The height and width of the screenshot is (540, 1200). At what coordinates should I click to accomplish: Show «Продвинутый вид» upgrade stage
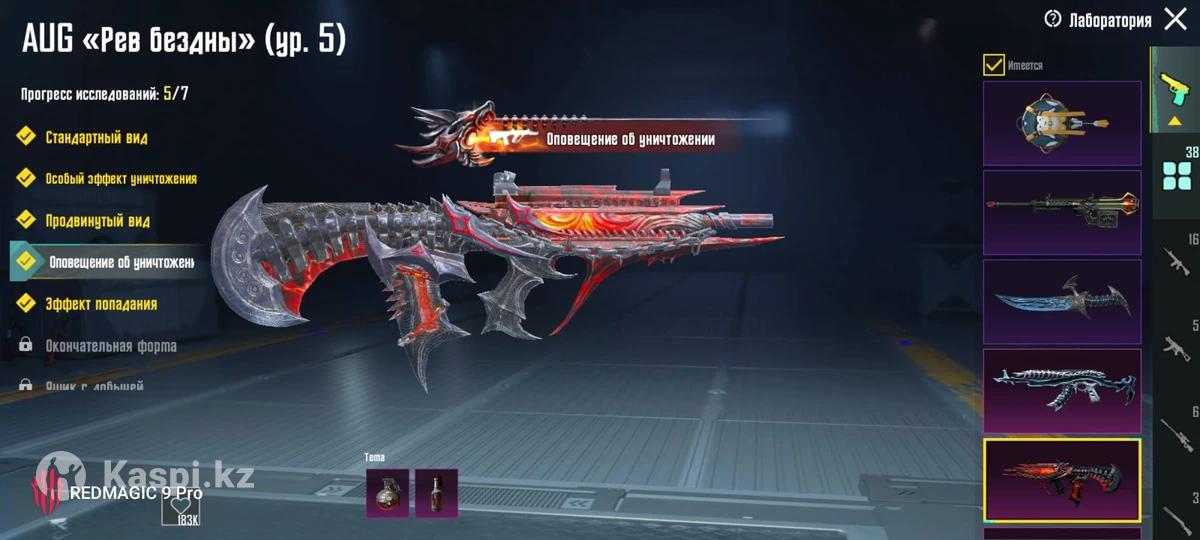(97, 220)
